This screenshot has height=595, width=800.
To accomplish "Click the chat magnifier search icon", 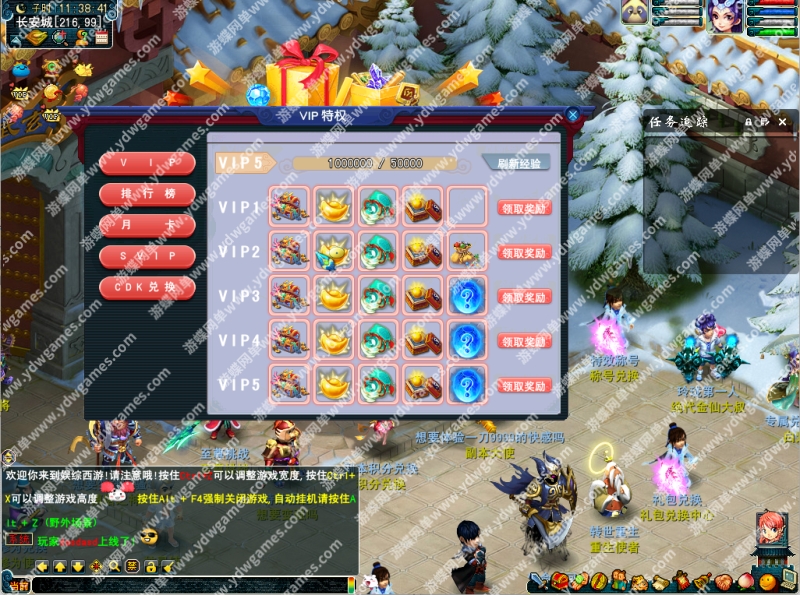I will [x=114, y=566].
